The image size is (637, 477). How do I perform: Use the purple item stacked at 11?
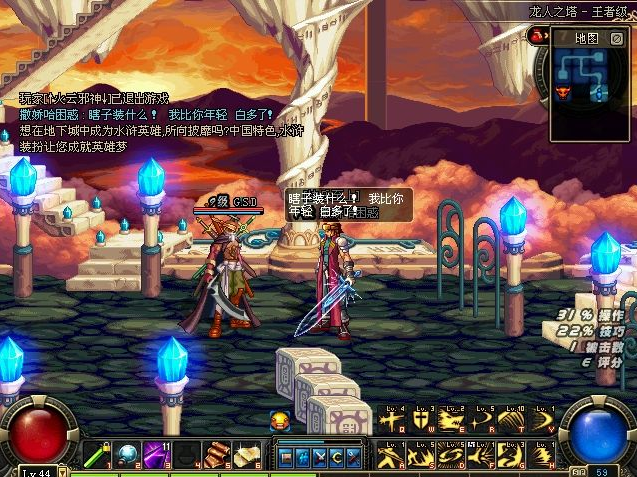click(155, 454)
